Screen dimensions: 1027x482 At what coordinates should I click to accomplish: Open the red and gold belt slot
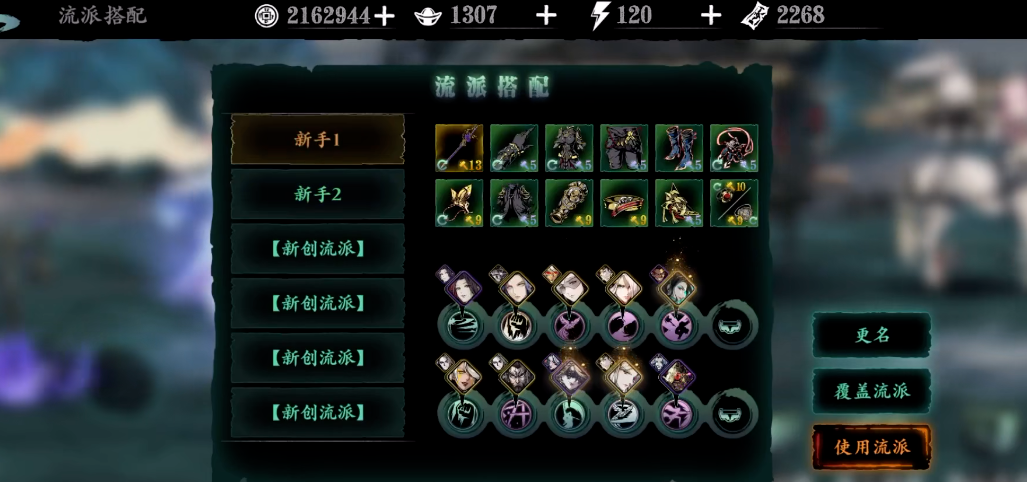coord(624,203)
